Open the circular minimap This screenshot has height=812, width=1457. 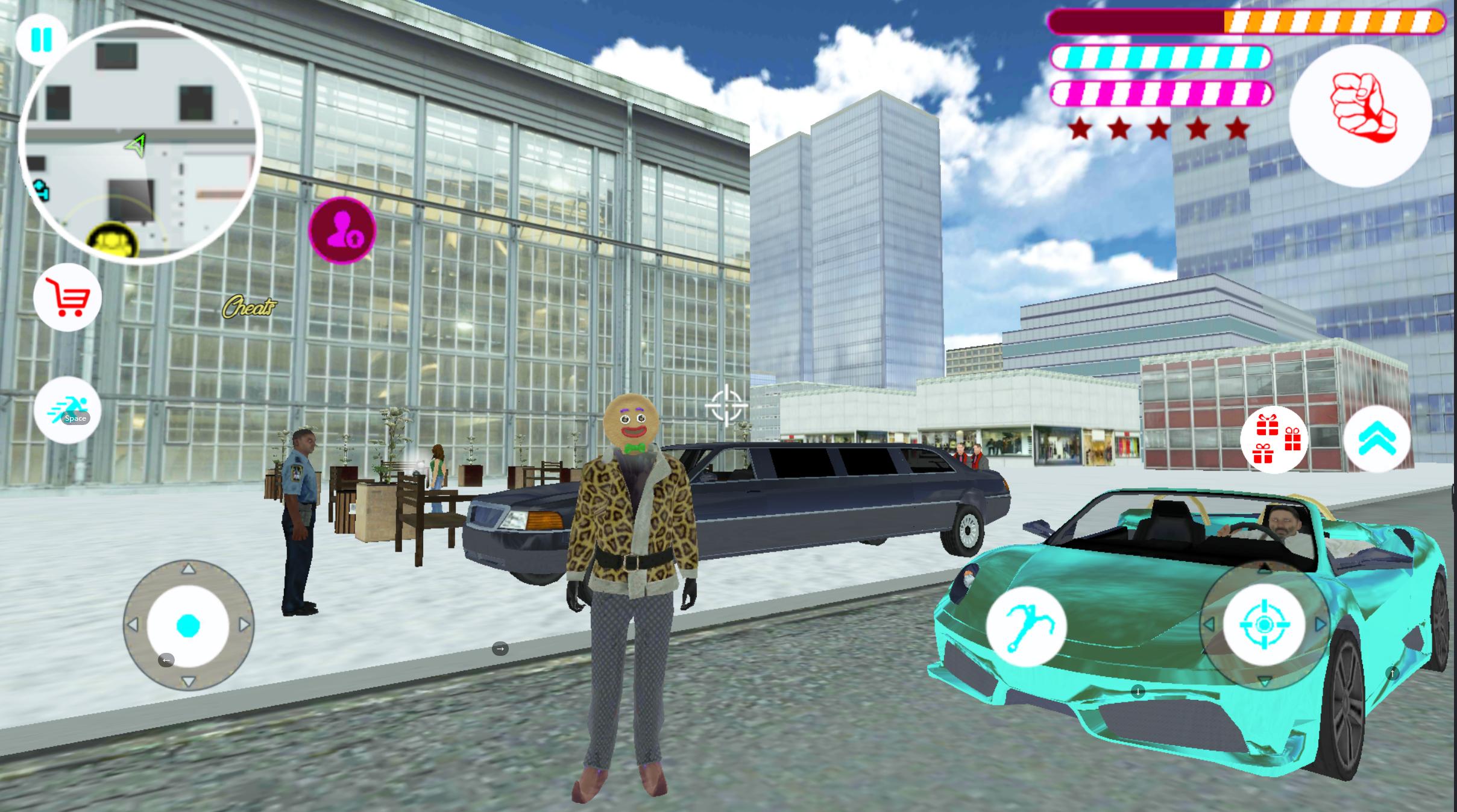point(140,143)
